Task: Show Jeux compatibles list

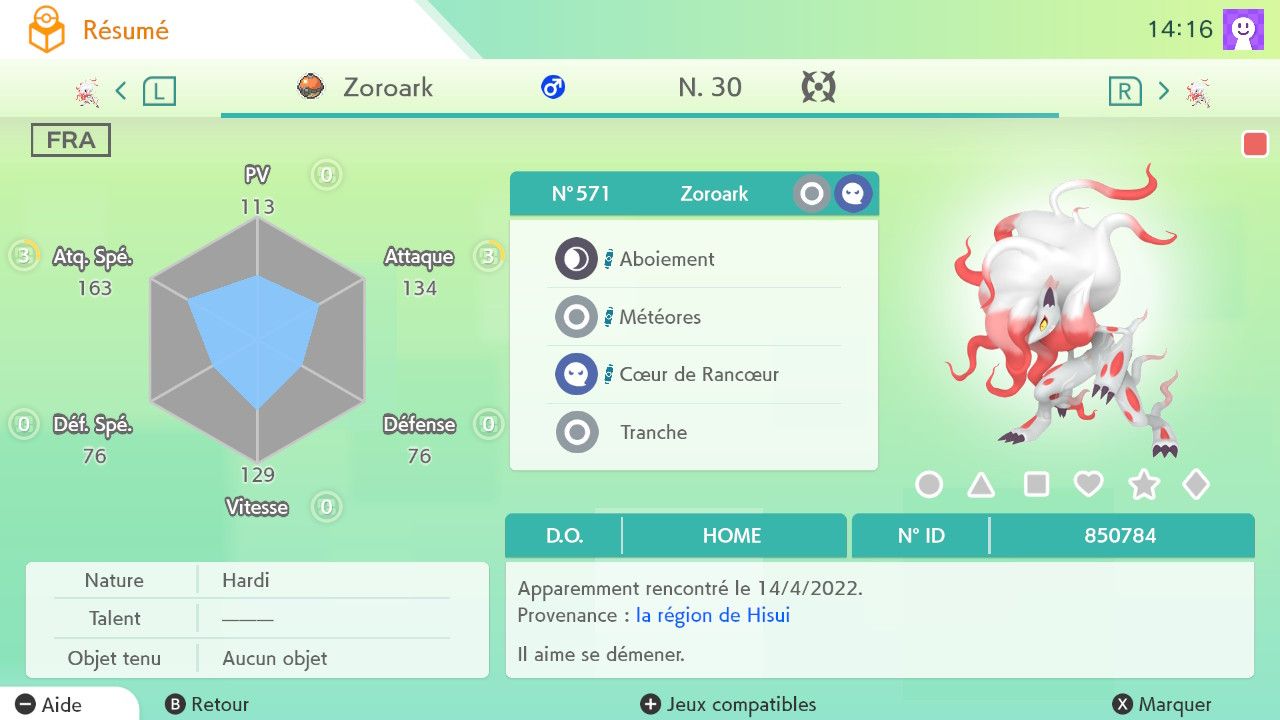Action: (728, 705)
